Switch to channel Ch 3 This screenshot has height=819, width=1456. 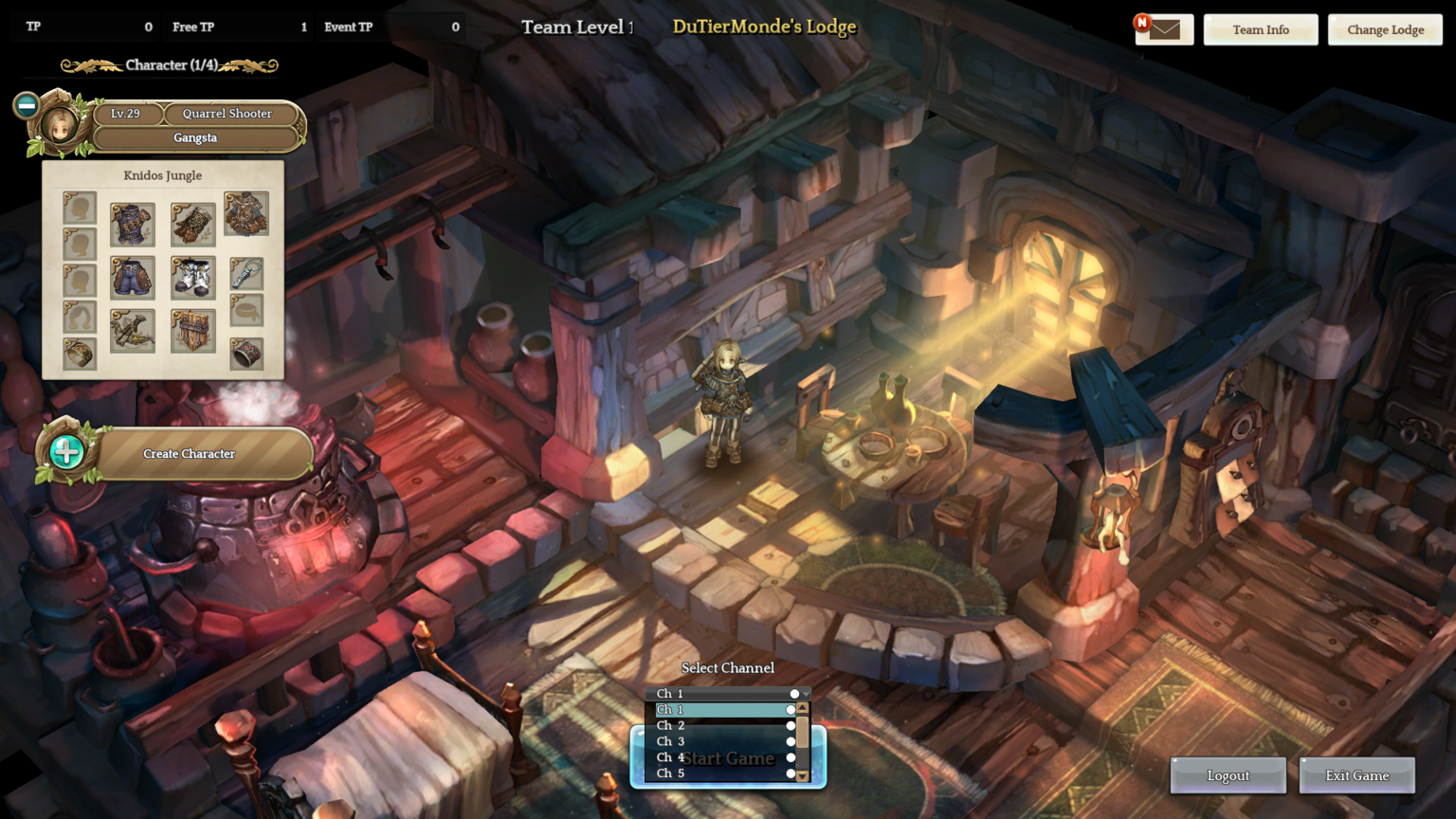point(720,741)
